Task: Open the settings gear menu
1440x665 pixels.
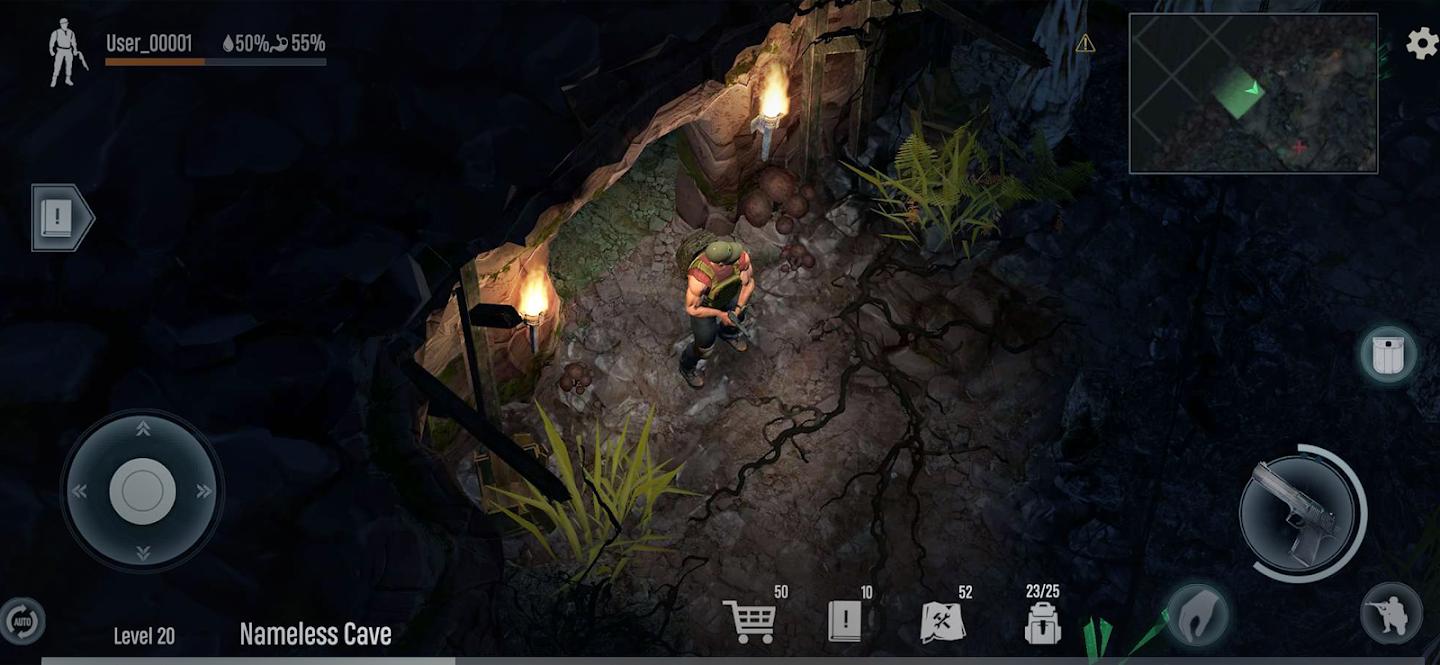Action: [1422, 43]
